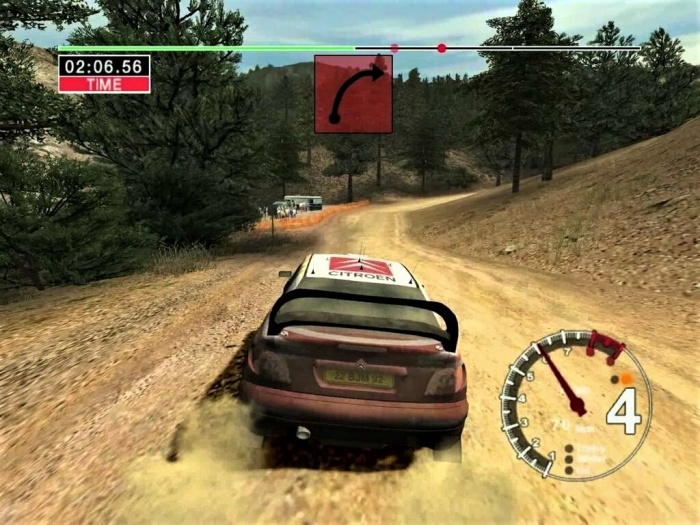The height and width of the screenshot is (525, 700).
Task: Click the red right-turn pace note icon
Action: 353,94
